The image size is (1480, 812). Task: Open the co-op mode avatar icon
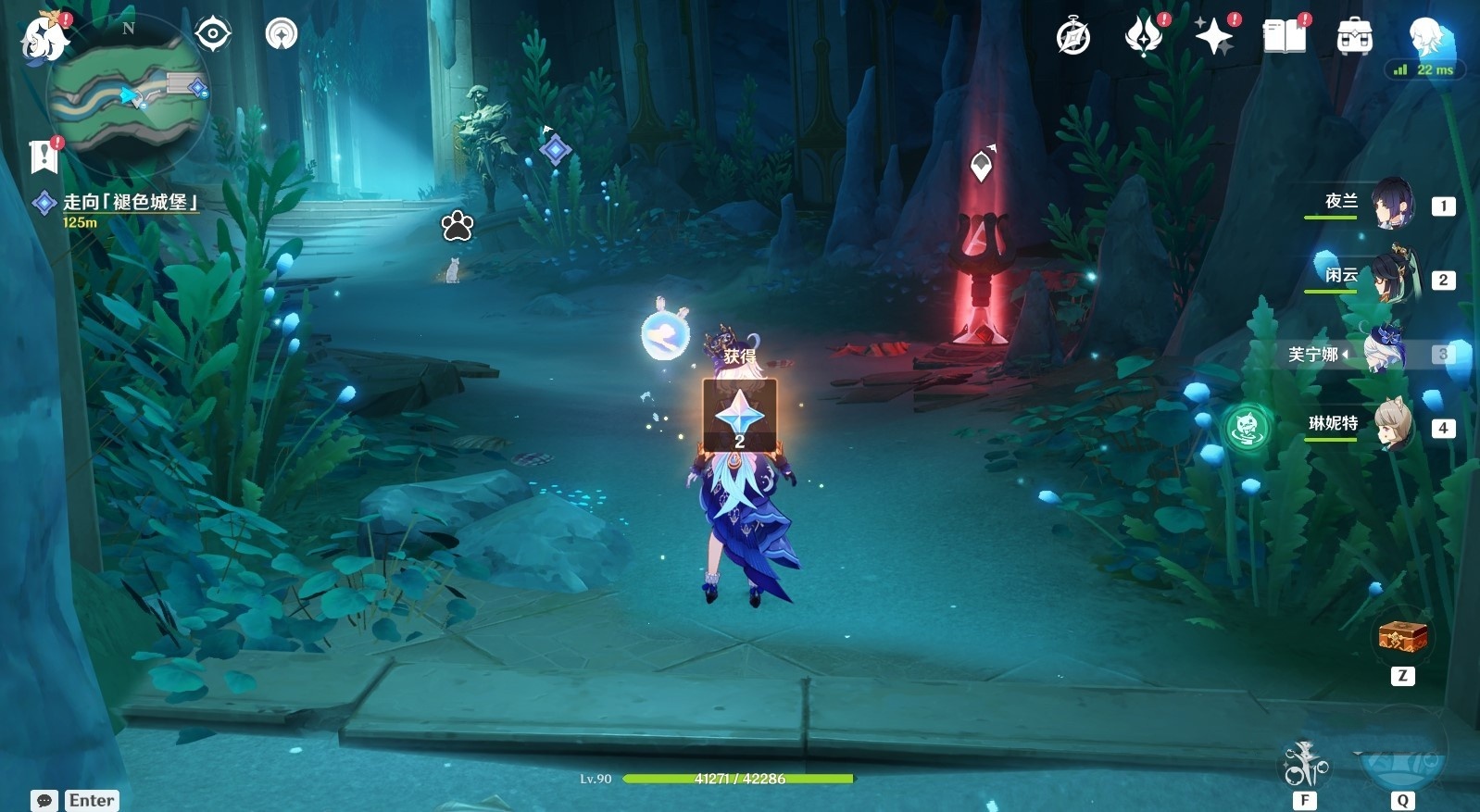click(x=1426, y=37)
